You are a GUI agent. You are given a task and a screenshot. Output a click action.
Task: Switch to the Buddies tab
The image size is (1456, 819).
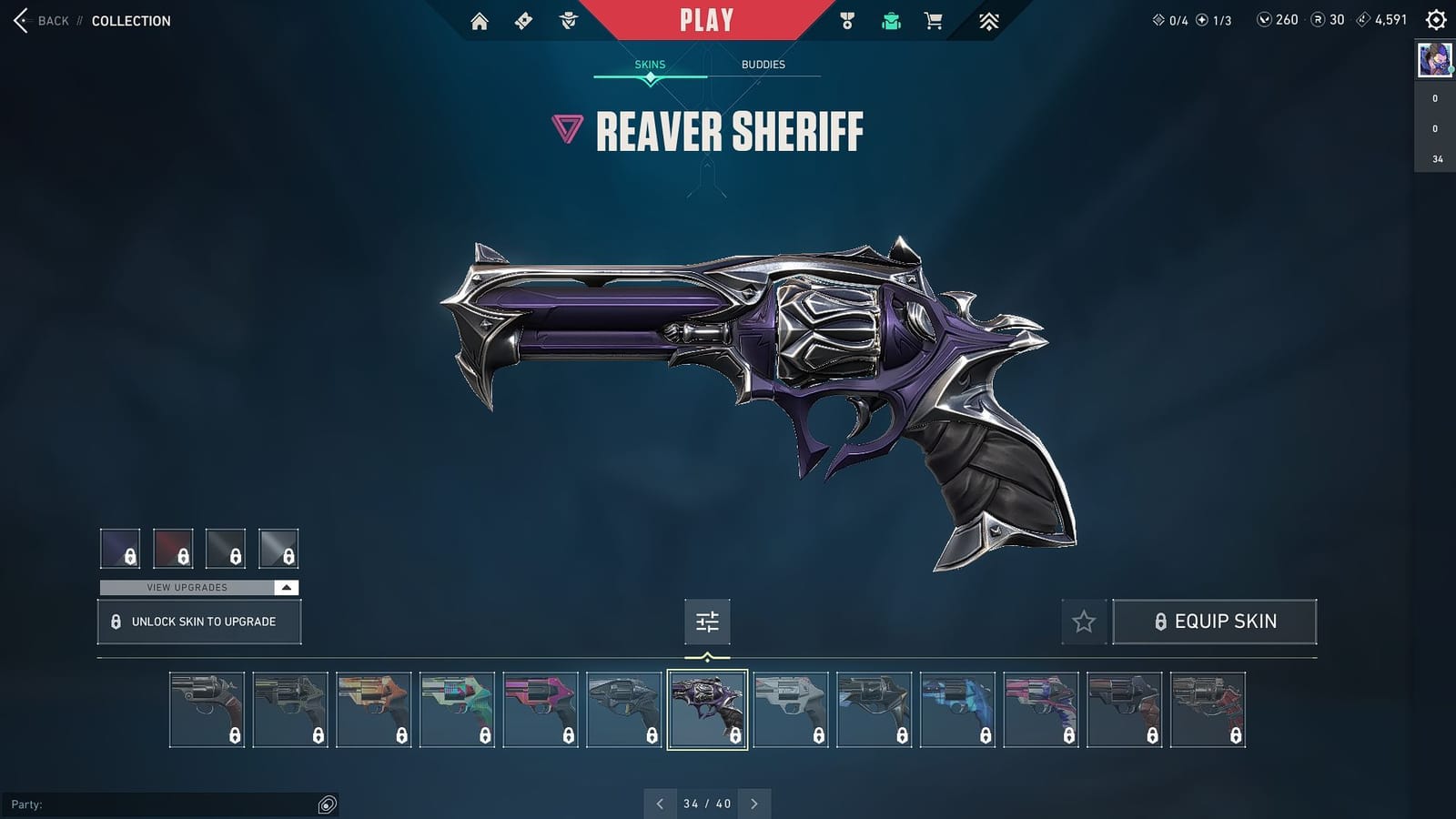click(763, 64)
